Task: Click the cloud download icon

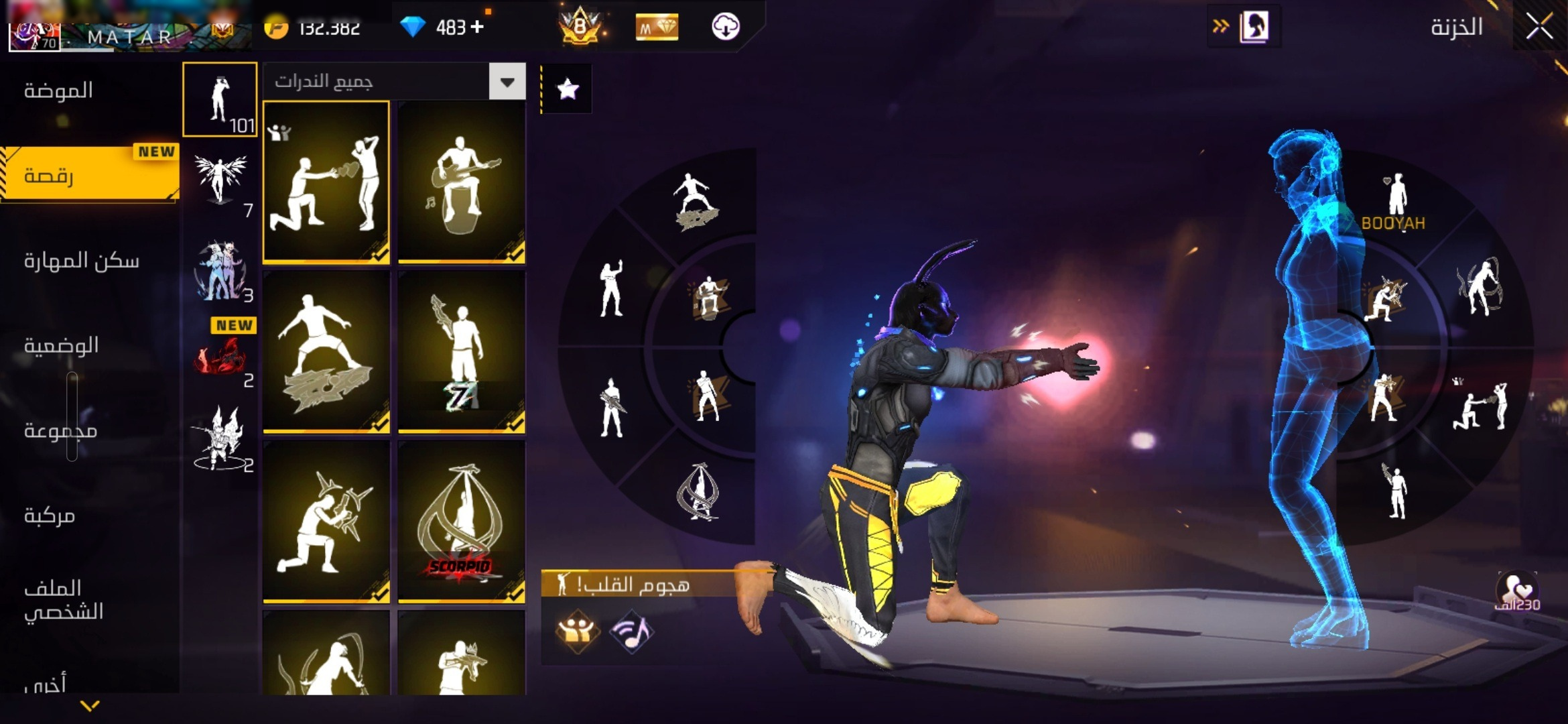Action: coord(725,27)
